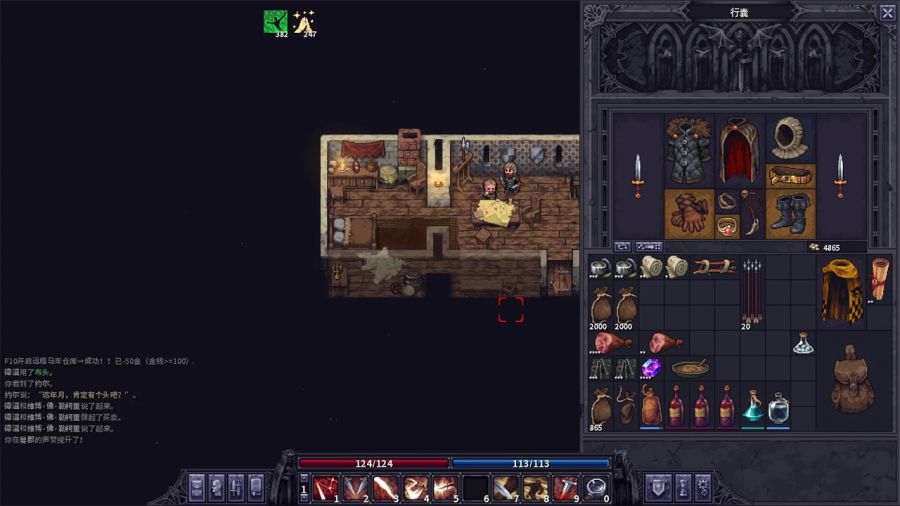The width and height of the screenshot is (900, 506).
Task: Click the green buff status icon
Action: (275, 22)
